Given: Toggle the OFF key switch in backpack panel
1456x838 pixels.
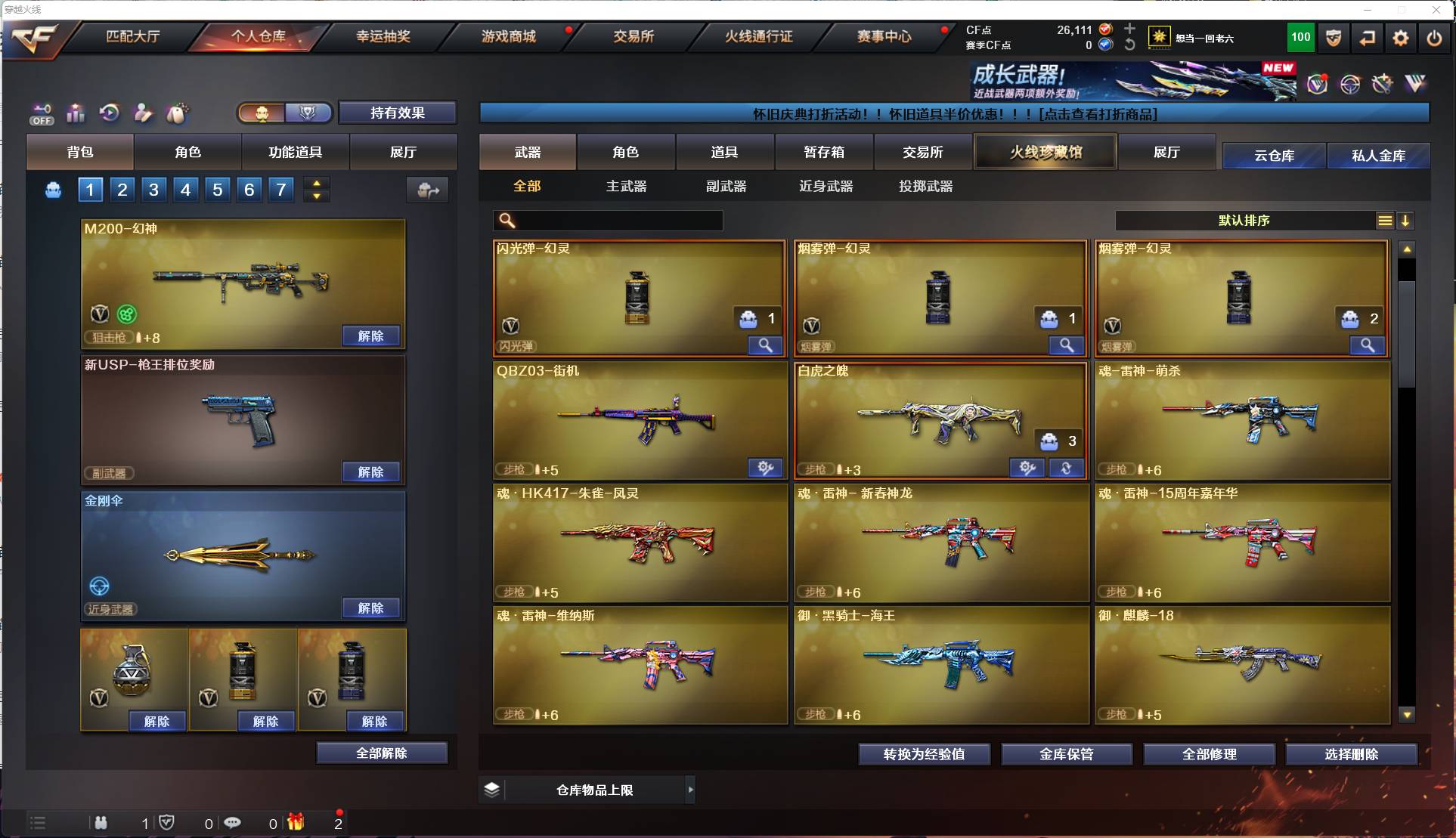Looking at the screenshot, I should pos(42,113).
